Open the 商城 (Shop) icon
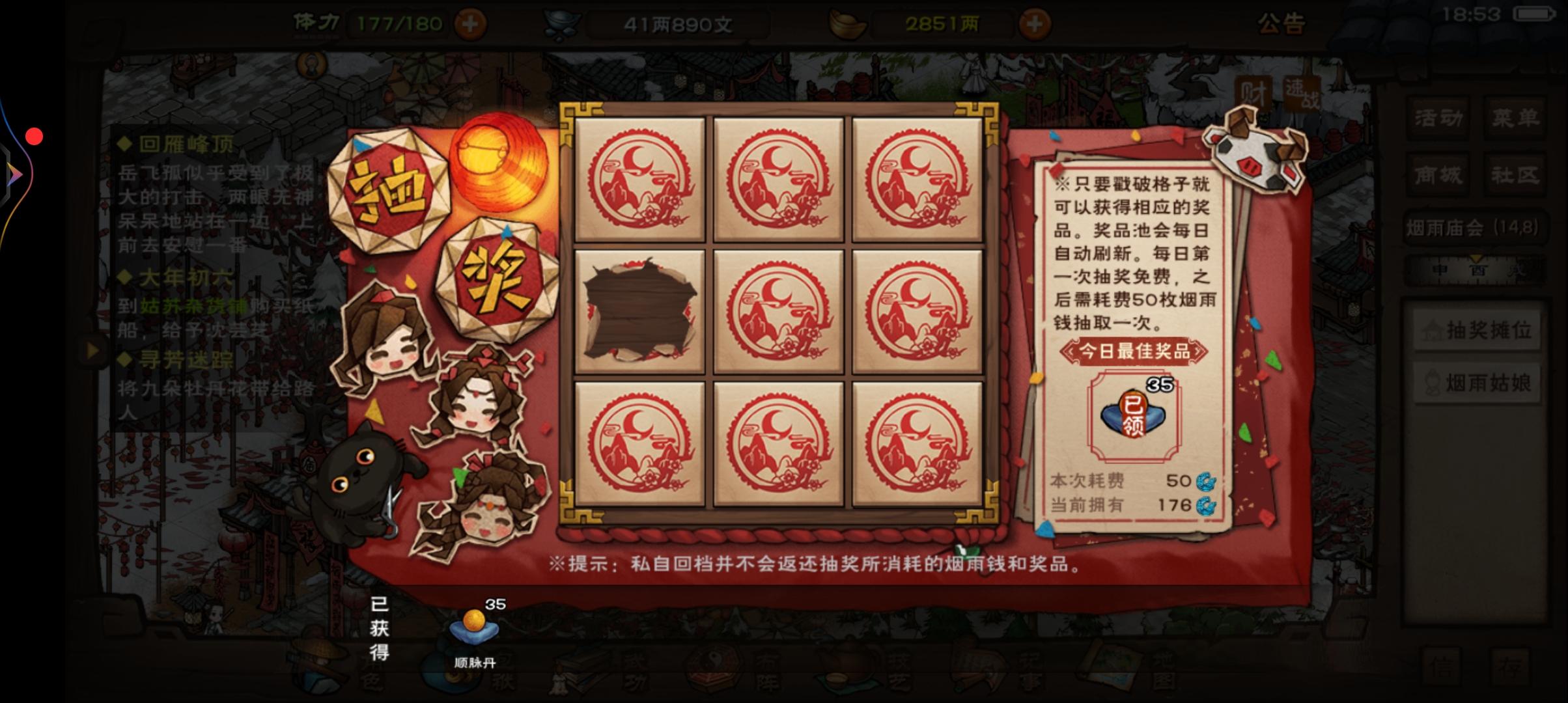 [x=1439, y=174]
